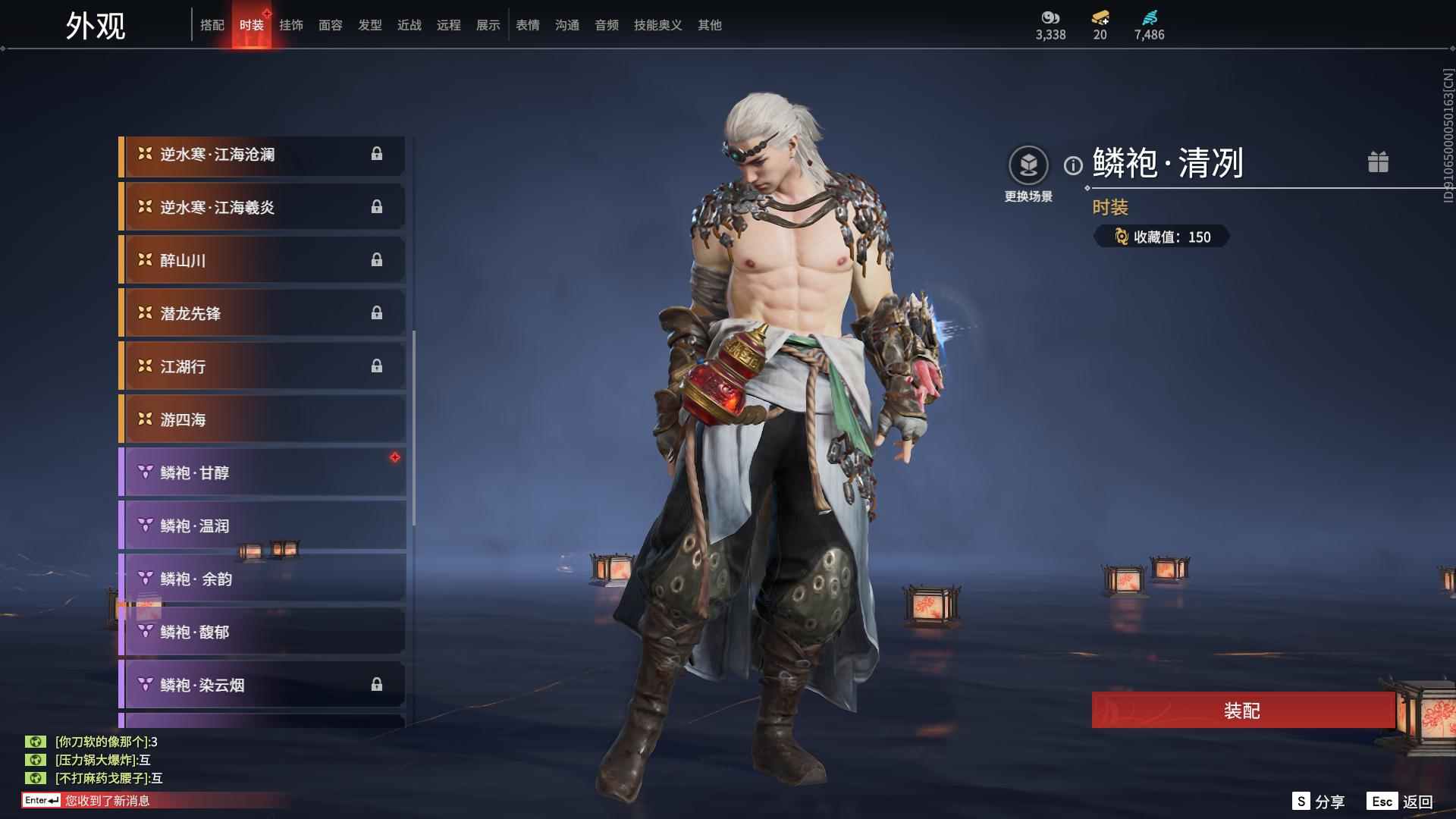1456x819 pixels.
Task: Select the 鳞袍·温润 outfit
Action: [262, 526]
